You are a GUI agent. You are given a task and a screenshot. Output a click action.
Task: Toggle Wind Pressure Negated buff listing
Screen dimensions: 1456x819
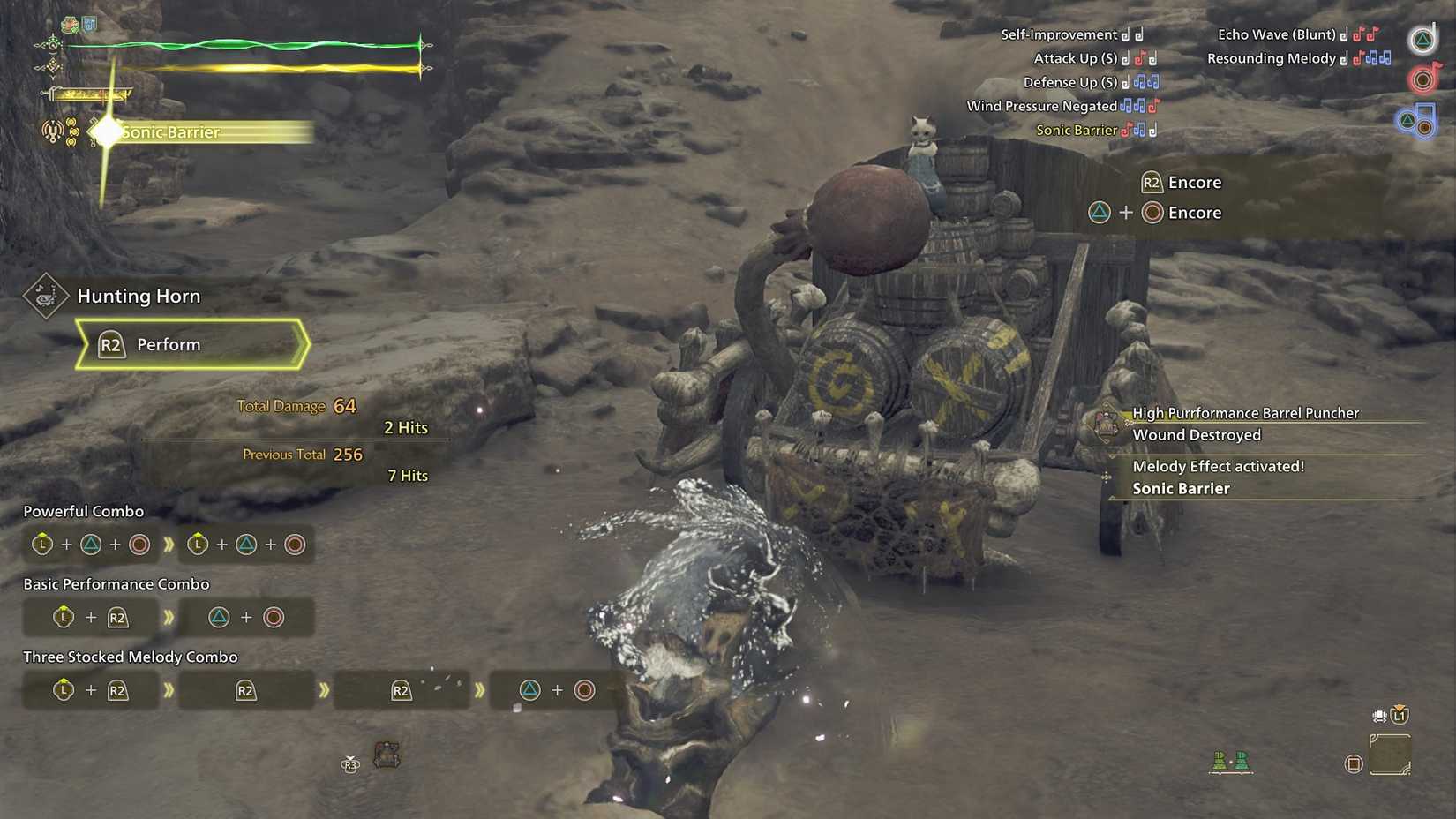coord(1041,106)
